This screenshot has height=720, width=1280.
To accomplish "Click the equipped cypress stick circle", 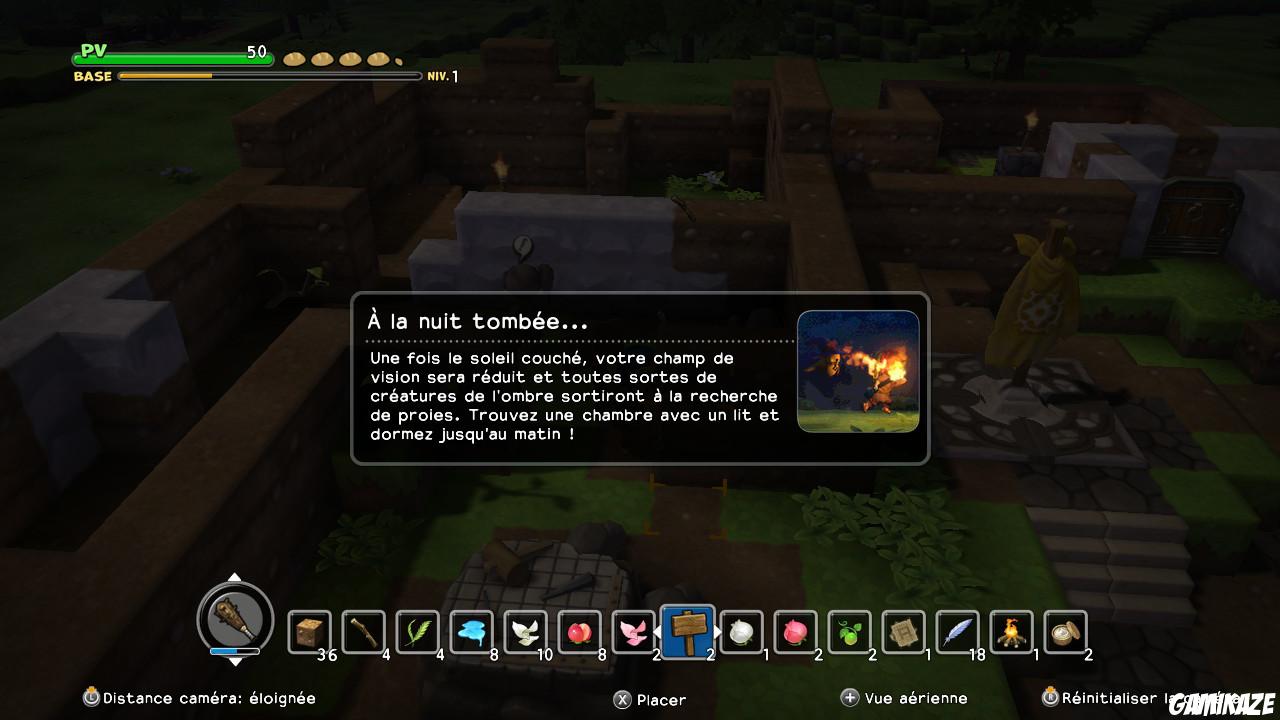I will (x=235, y=620).
